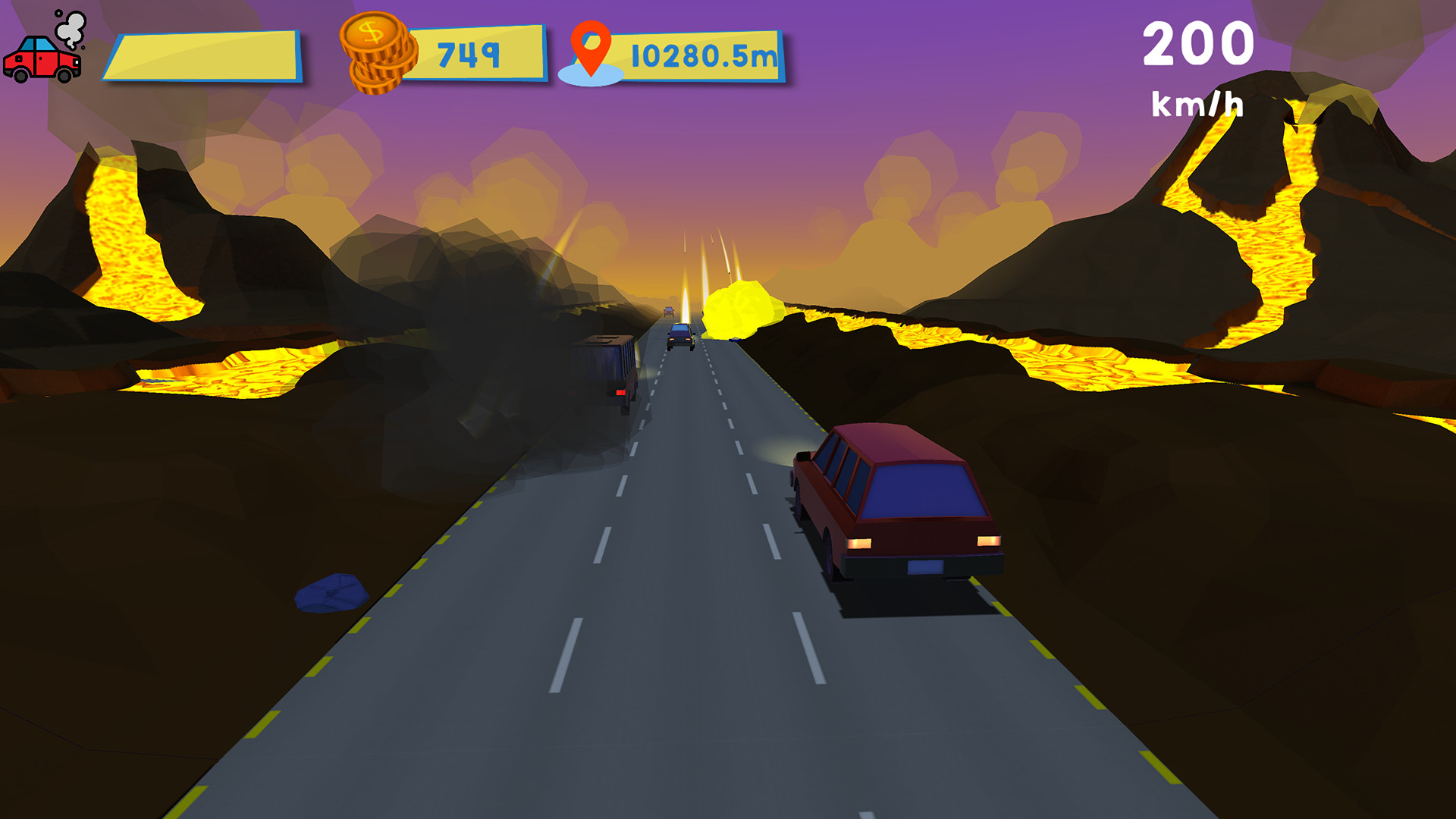The width and height of the screenshot is (1456, 819).
Task: Click the distance readout showing 10280.5m
Action: (701, 53)
